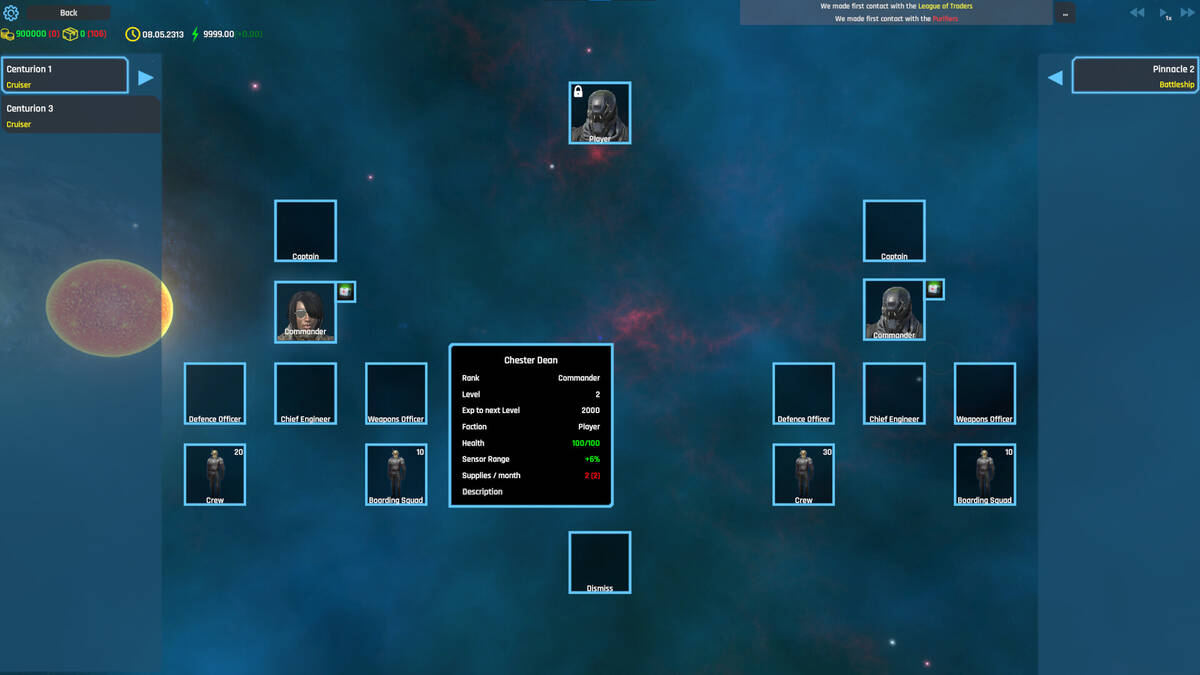This screenshot has width=1200, height=675.
Task: Select the Crew slot showing 30
Action: tap(804, 474)
